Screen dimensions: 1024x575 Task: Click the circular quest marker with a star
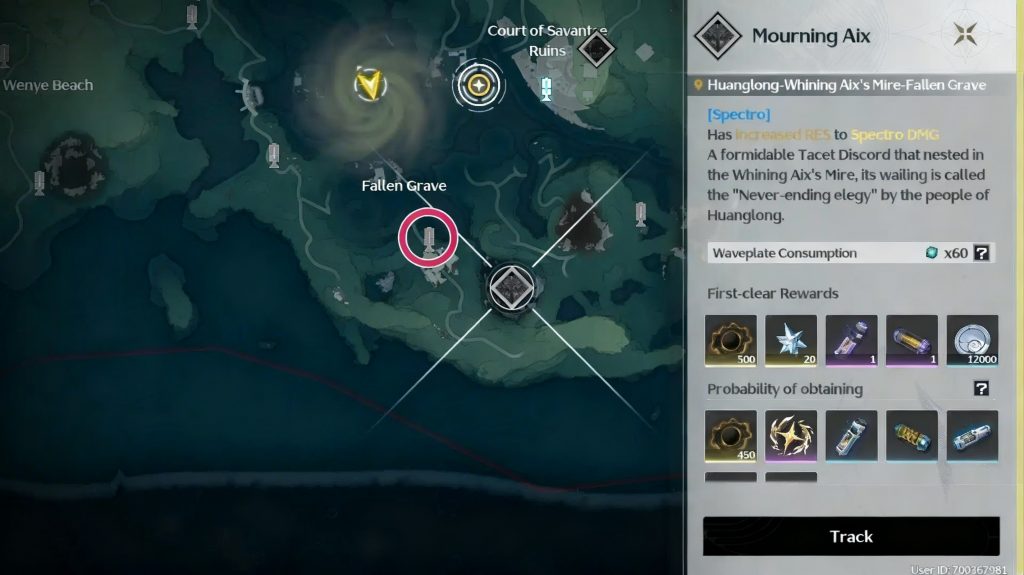click(x=480, y=85)
